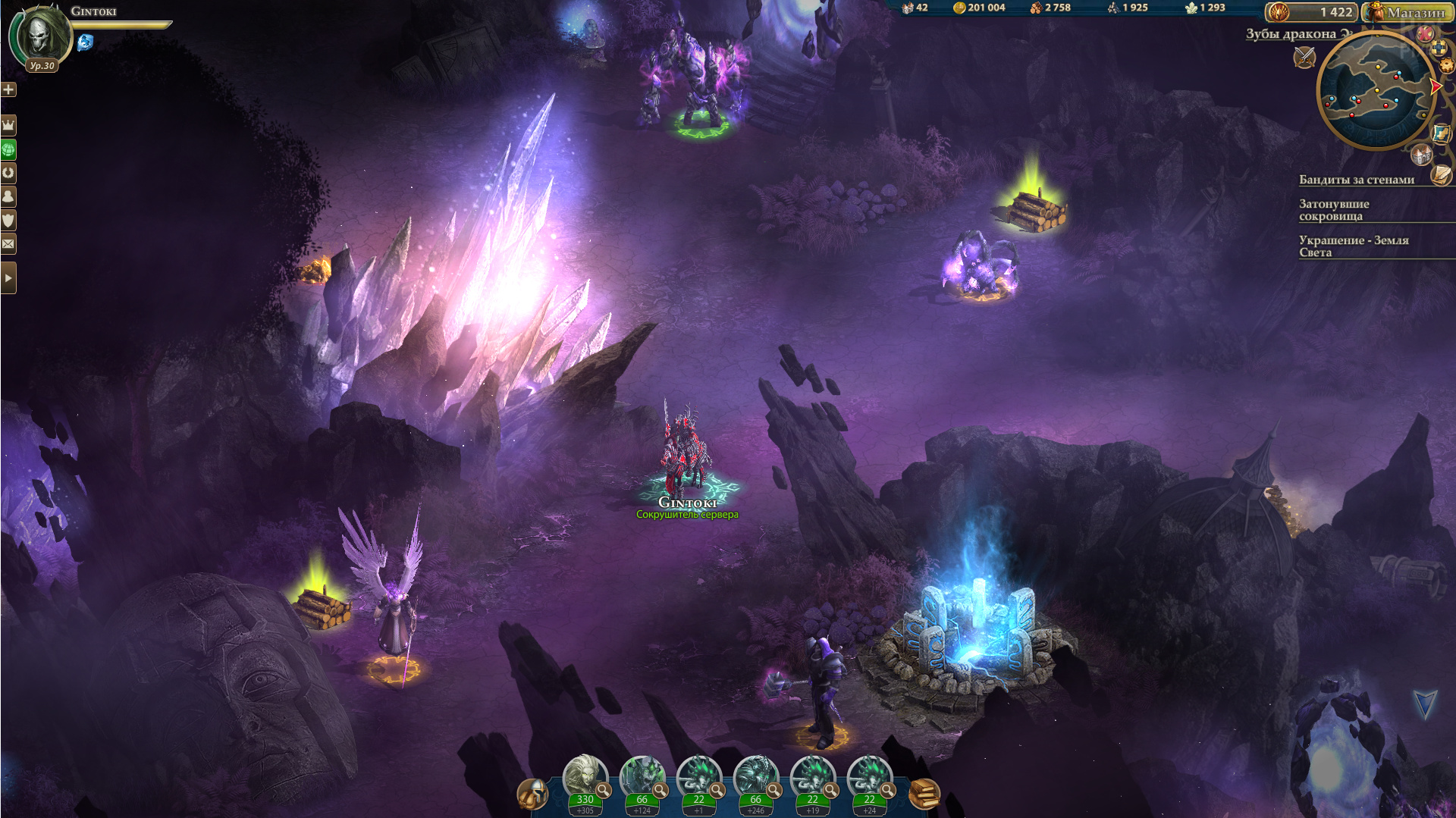Select the first army unit with 330

click(x=584, y=779)
